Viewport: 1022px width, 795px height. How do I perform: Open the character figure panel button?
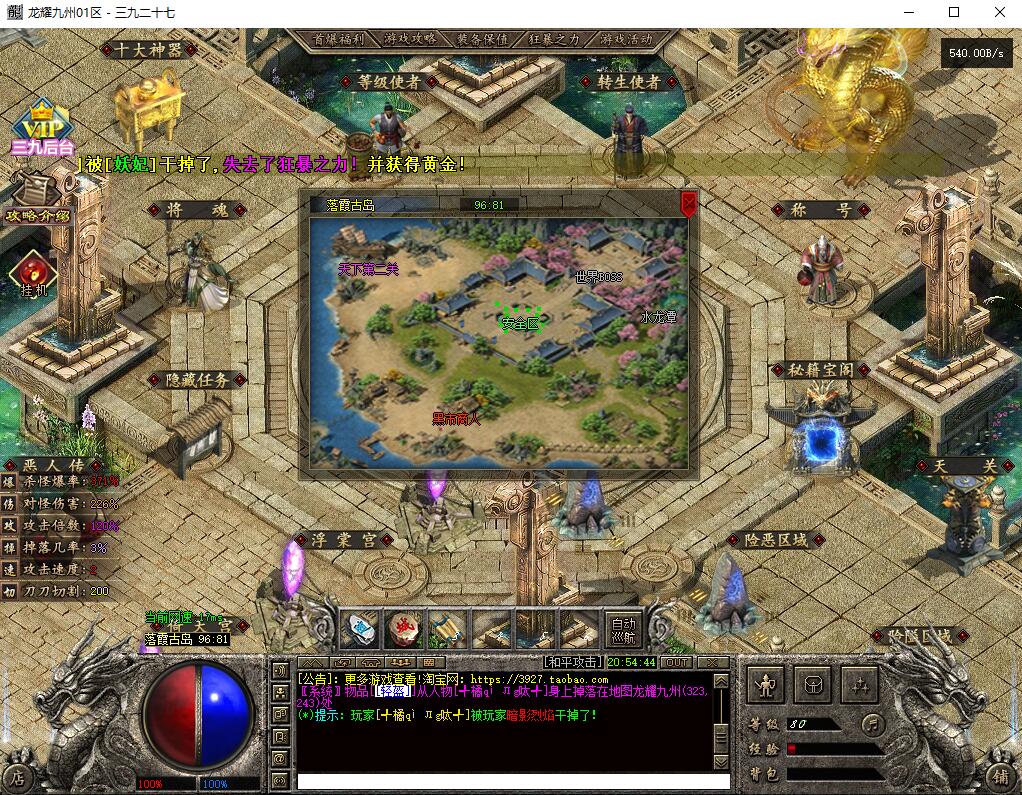(x=767, y=686)
